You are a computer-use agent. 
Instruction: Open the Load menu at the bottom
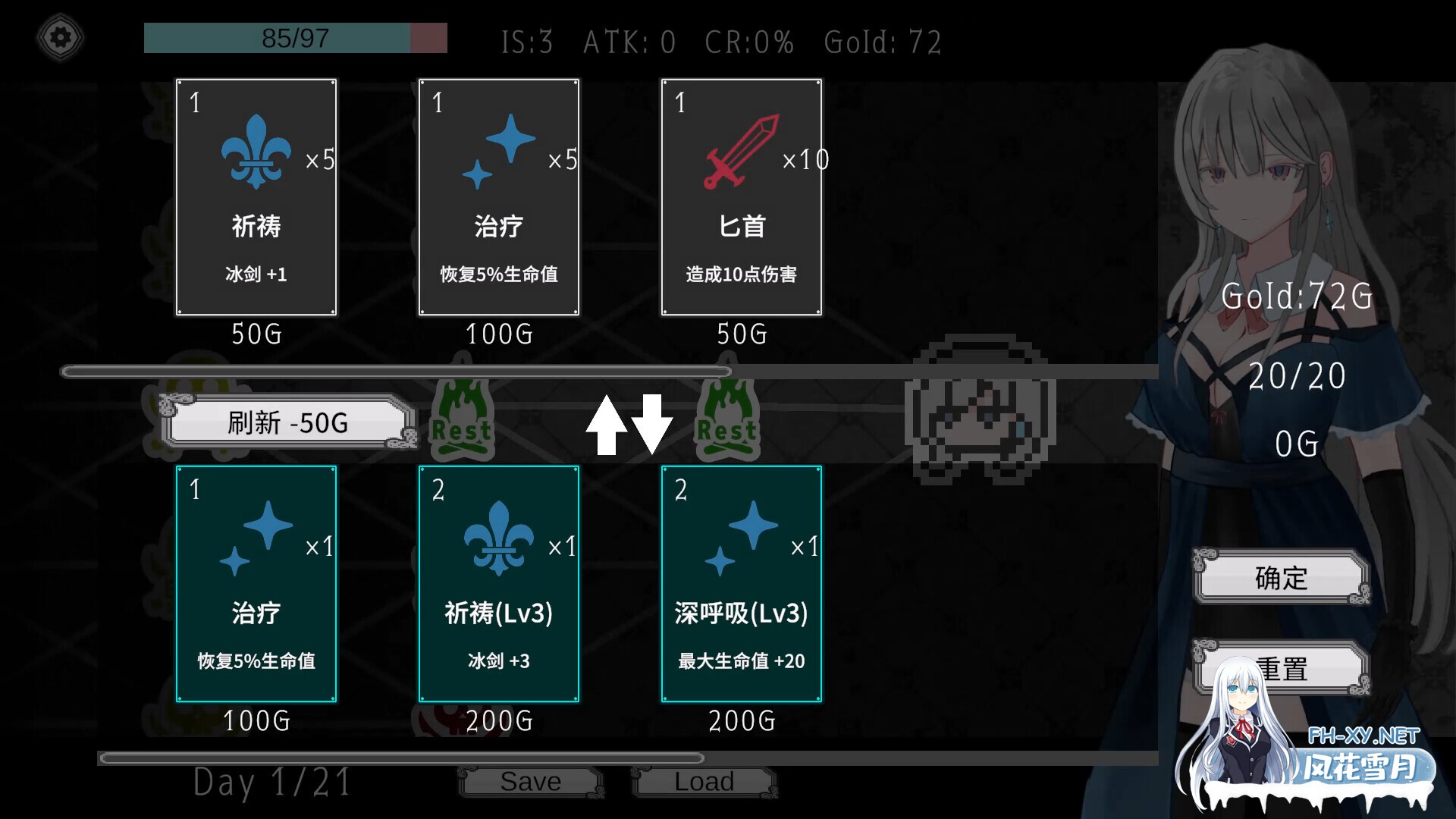click(704, 780)
